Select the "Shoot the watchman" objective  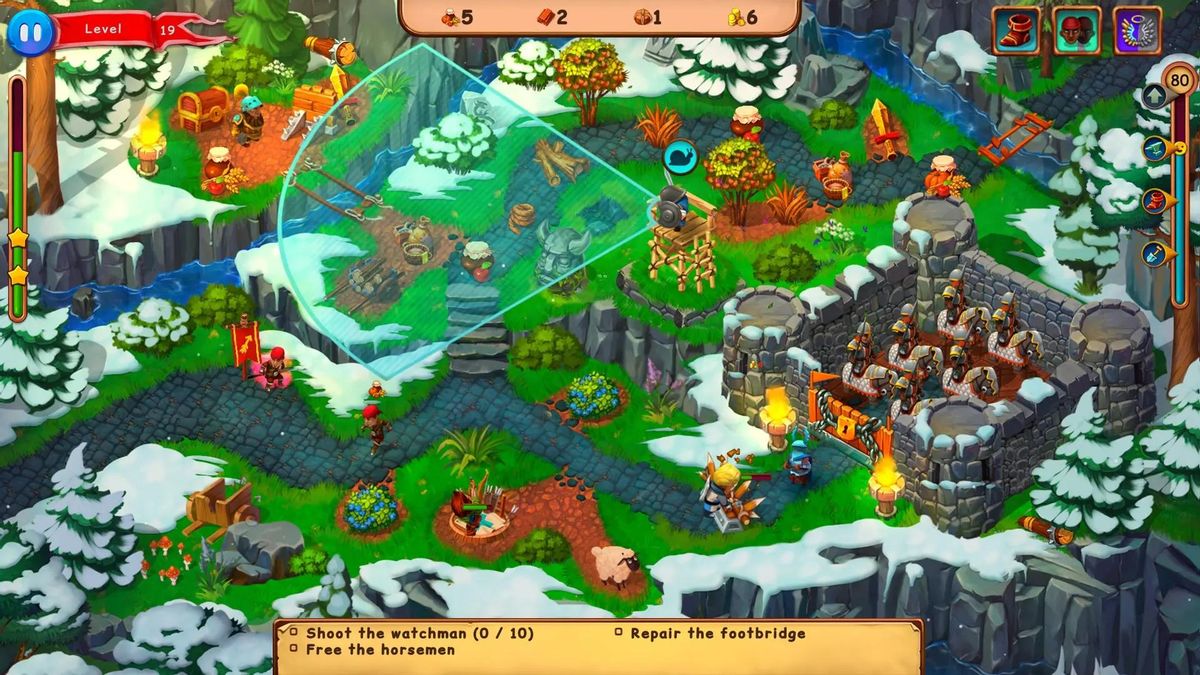419,633
